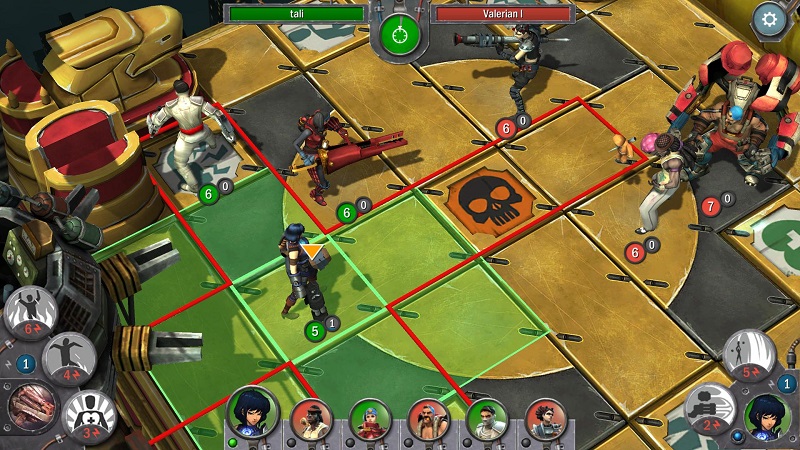The width and height of the screenshot is (800, 450).
Task: Pick the bearded brawler roster portrait
Action: 428,419
